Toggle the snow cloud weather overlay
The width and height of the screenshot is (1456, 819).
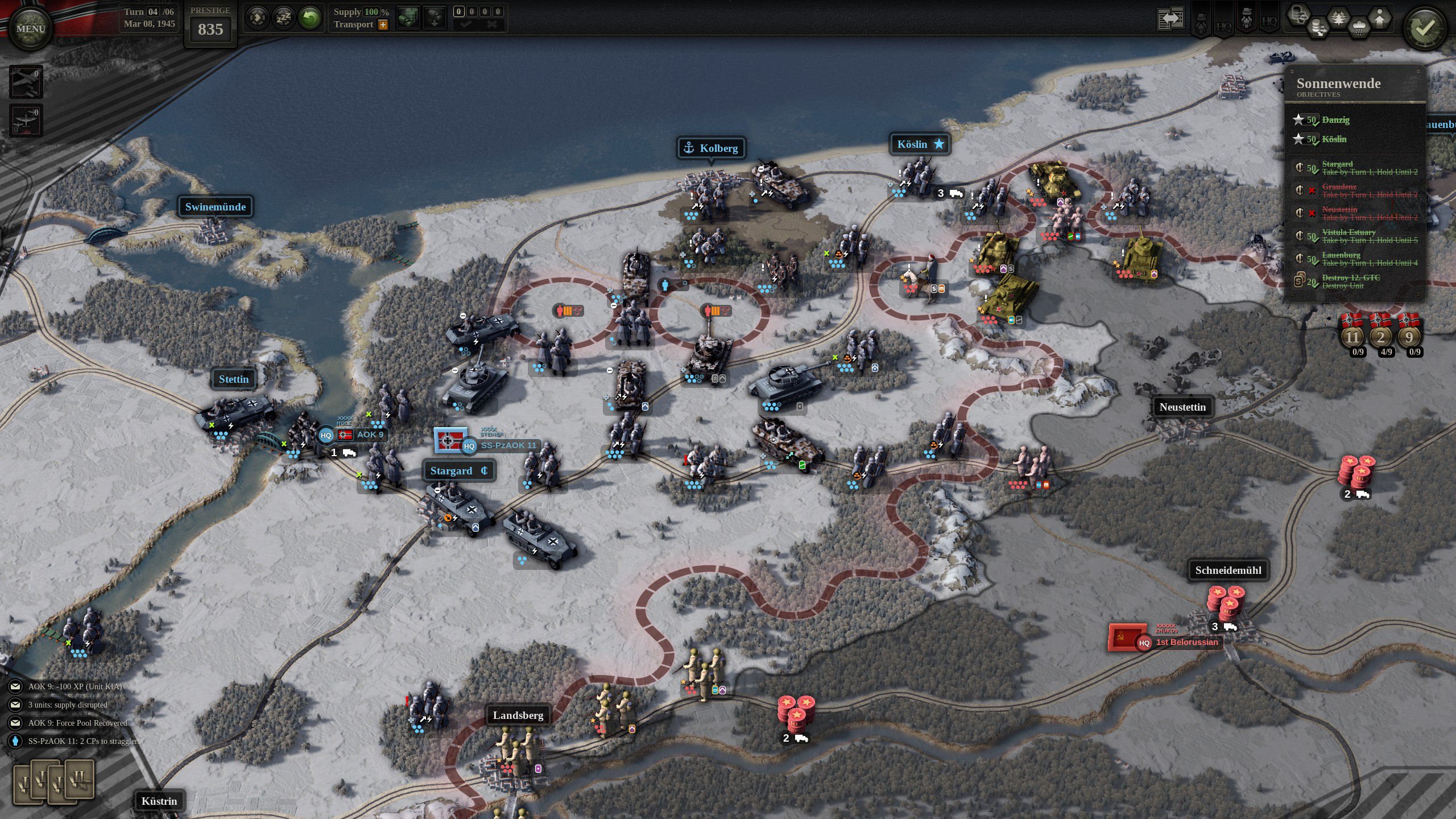(x=1359, y=27)
